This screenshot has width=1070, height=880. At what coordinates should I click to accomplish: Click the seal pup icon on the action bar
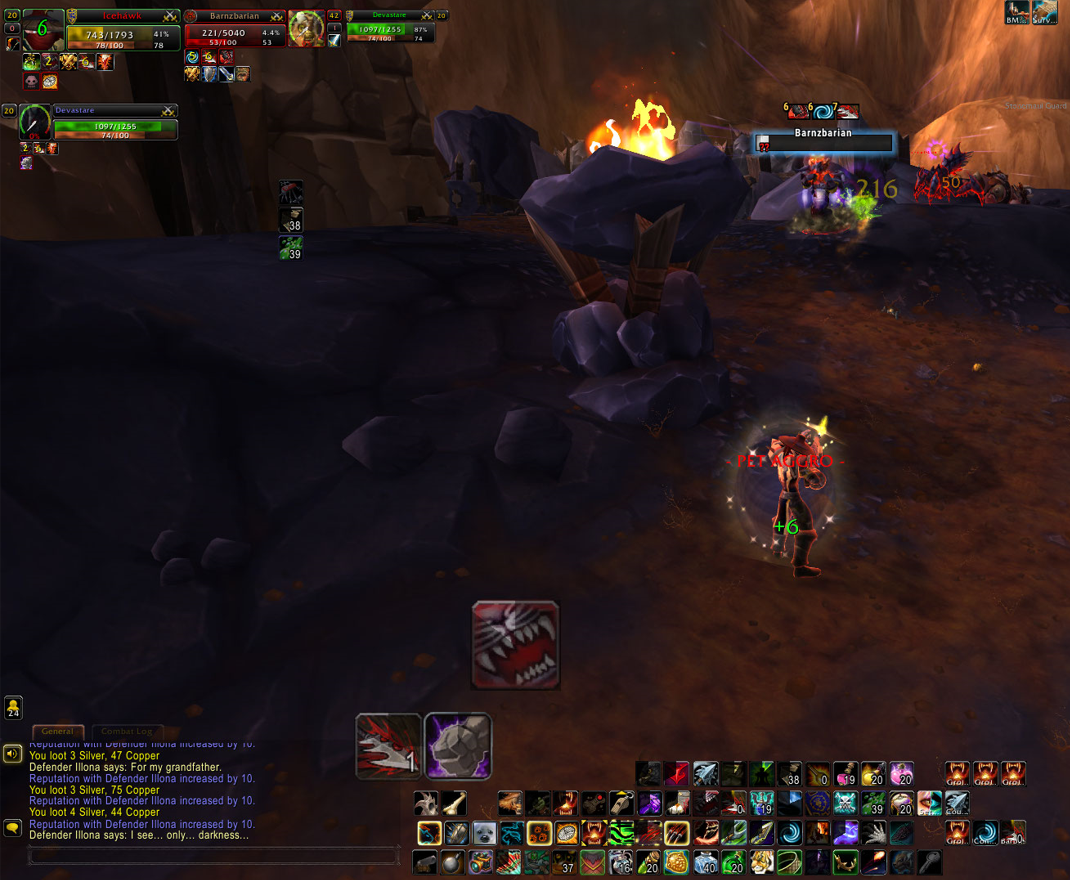[x=484, y=832]
